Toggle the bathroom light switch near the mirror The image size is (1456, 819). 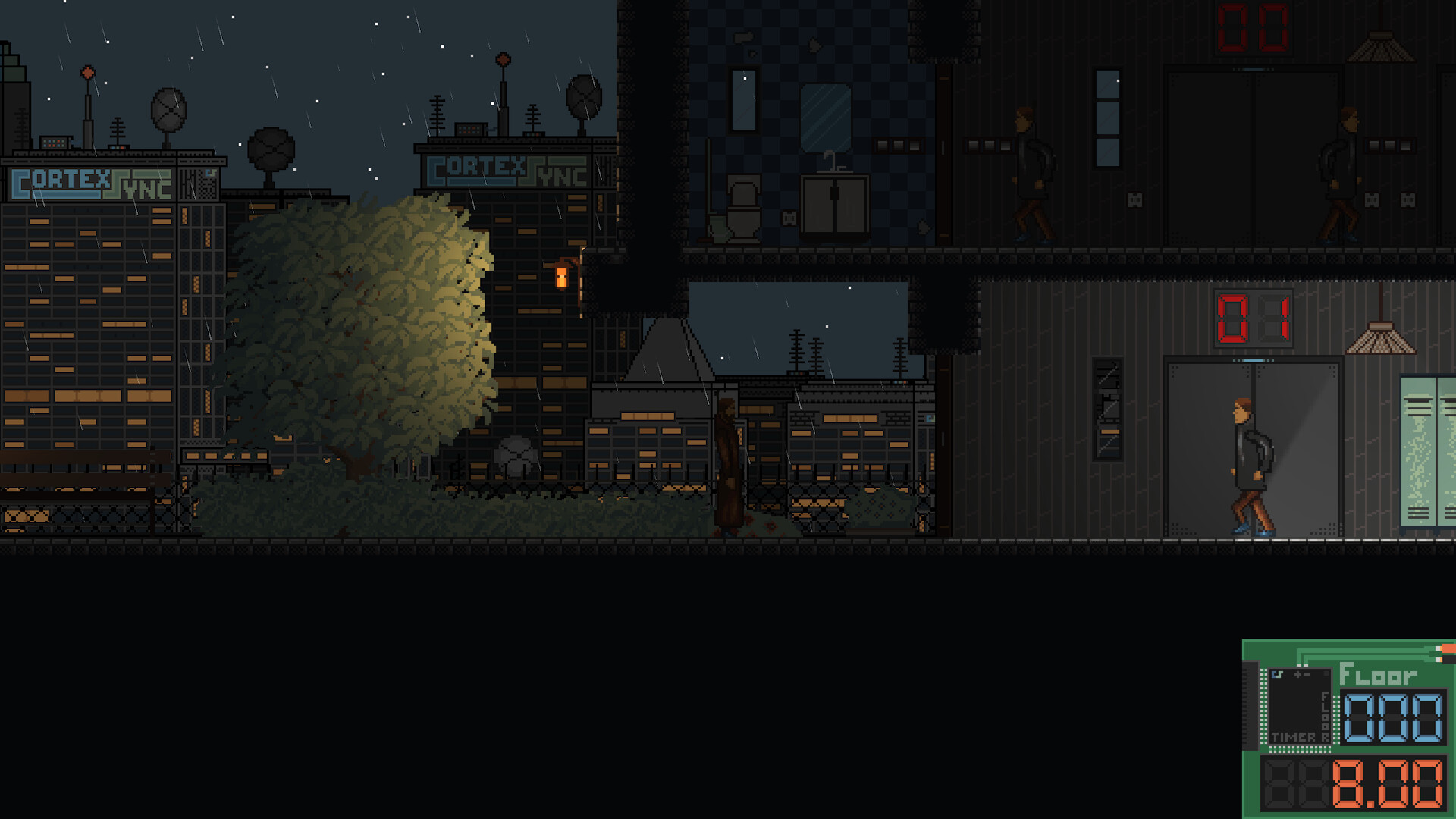(x=897, y=146)
